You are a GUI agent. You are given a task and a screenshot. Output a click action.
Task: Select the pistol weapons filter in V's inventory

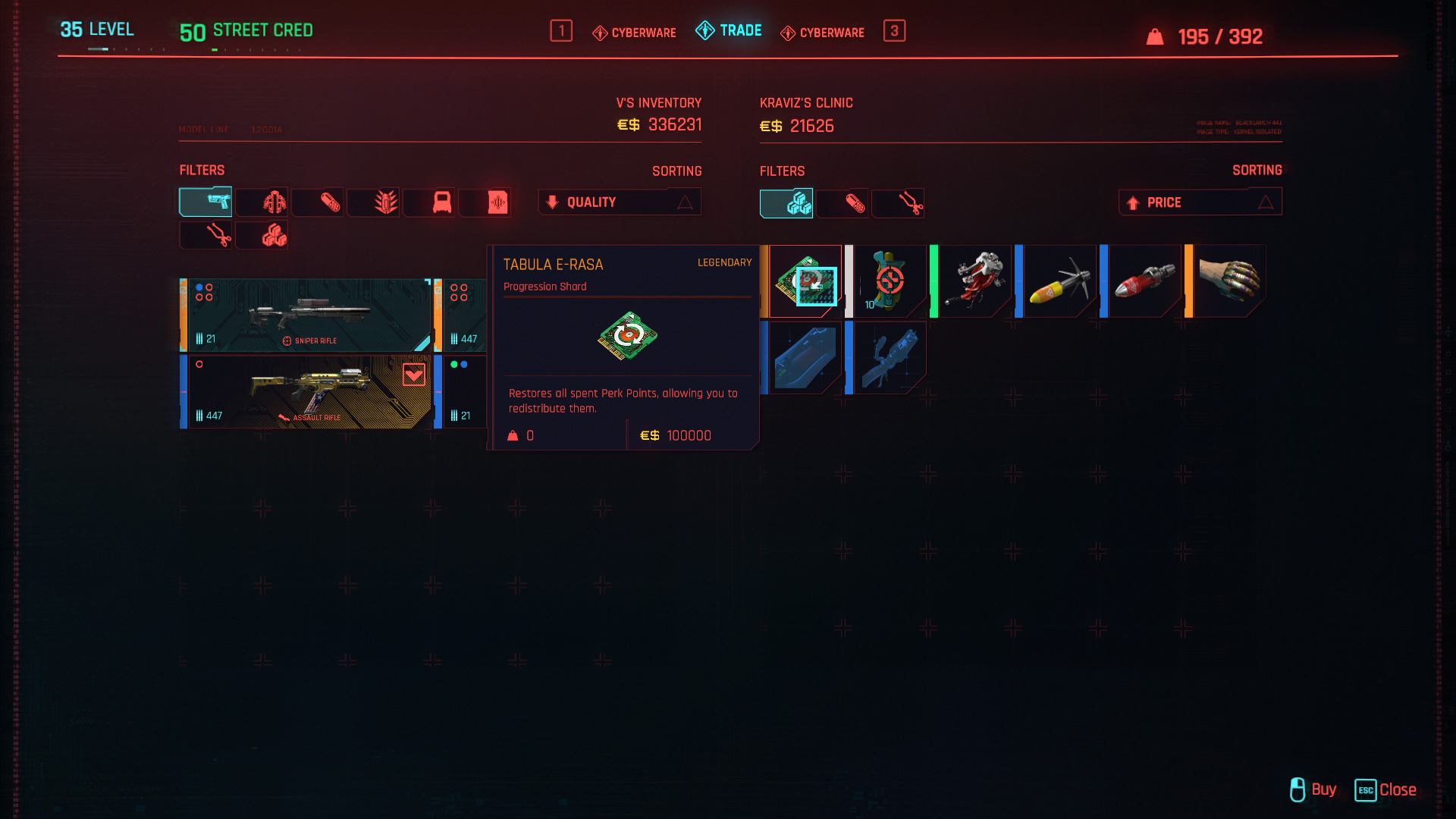pyautogui.click(x=206, y=202)
